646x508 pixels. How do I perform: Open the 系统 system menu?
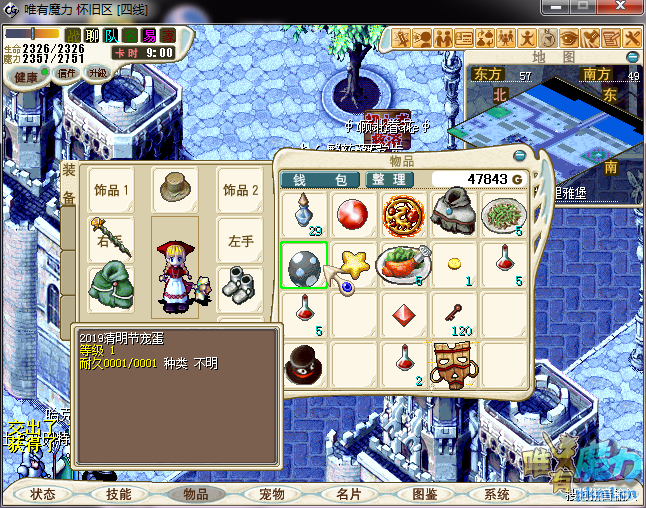[x=497, y=494]
